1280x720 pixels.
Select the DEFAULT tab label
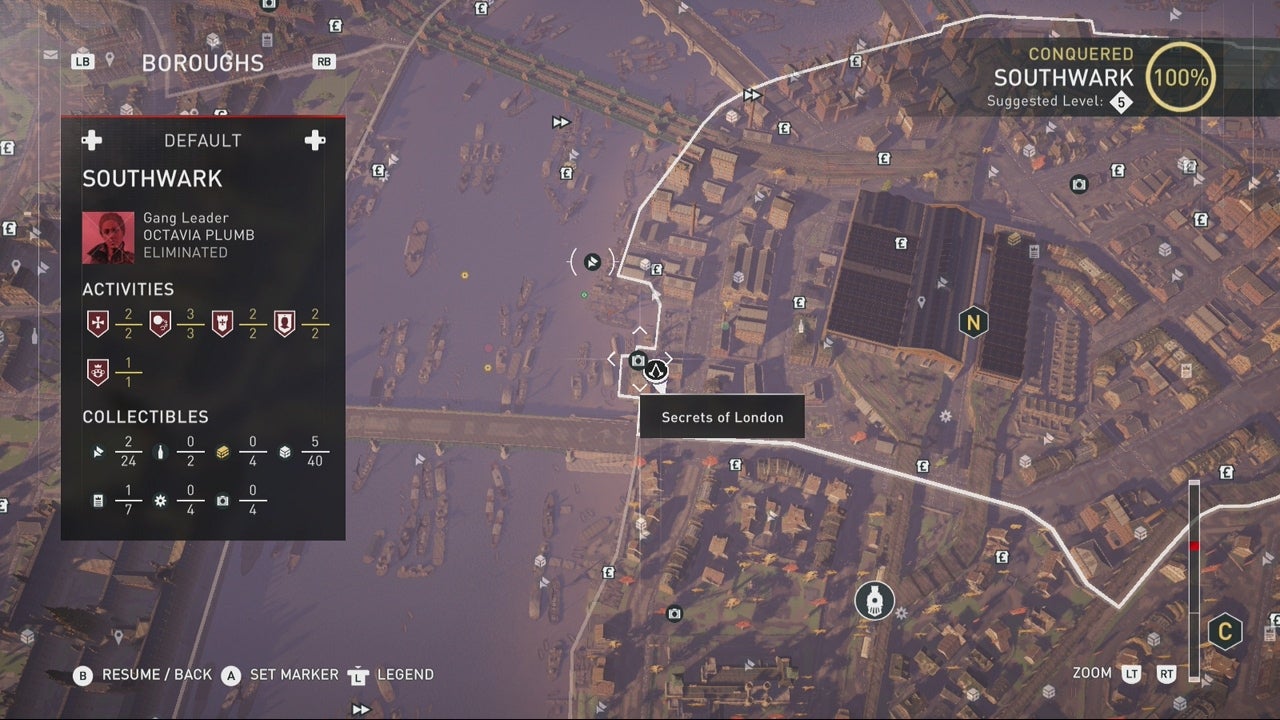pos(202,140)
